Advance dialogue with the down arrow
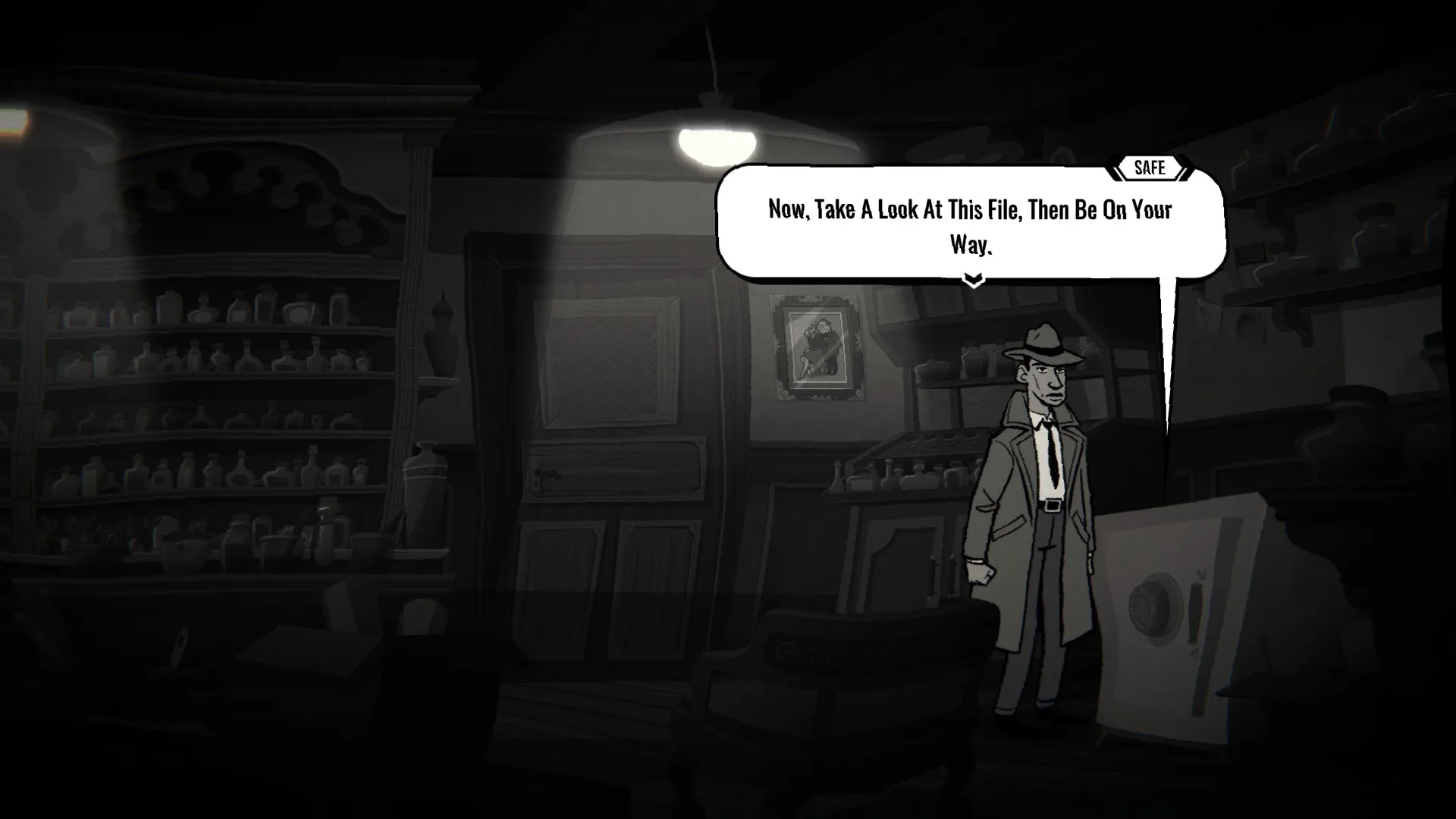The height and width of the screenshot is (819, 1456). pos(973,281)
